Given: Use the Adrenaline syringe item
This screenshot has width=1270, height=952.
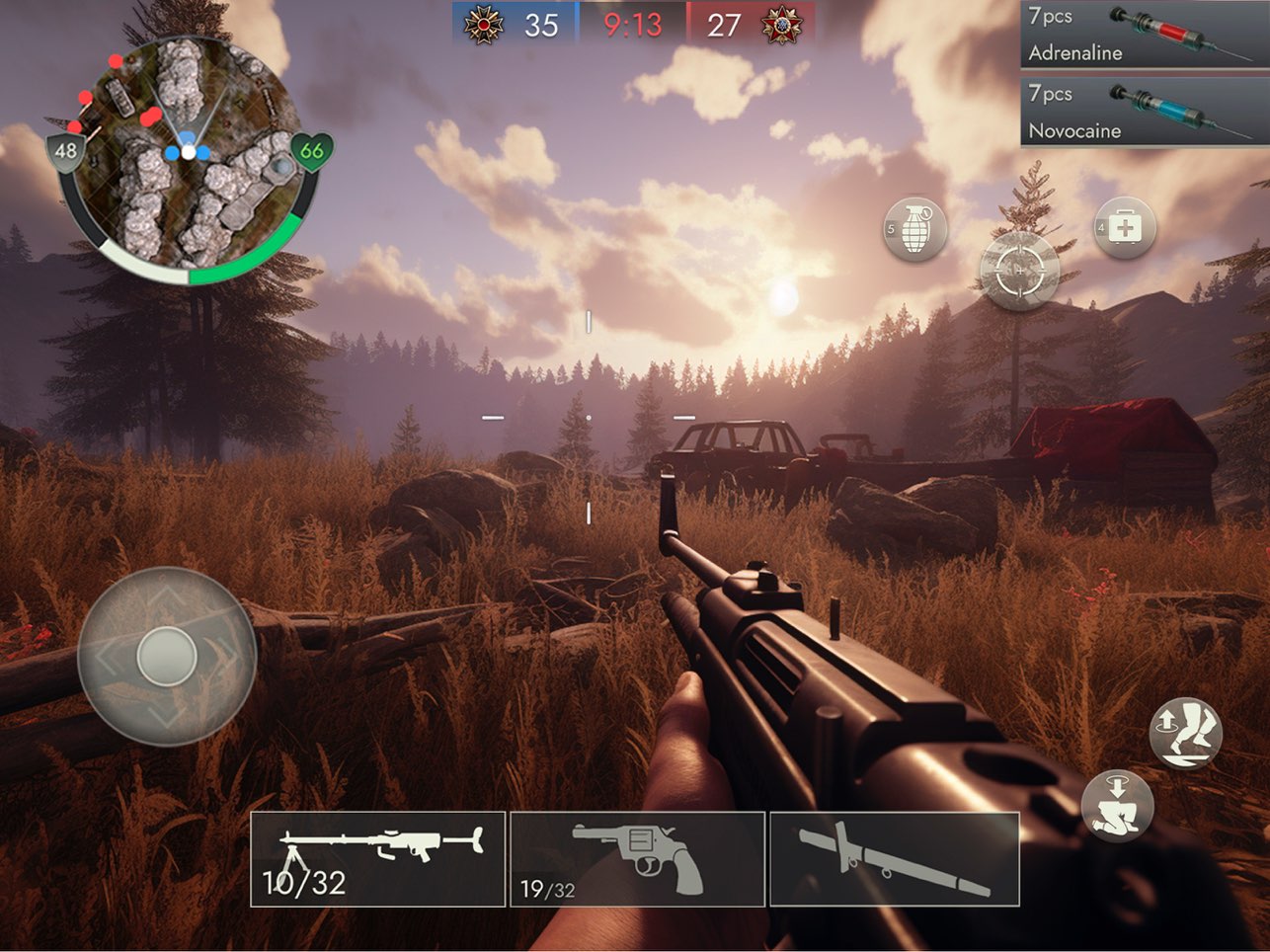Looking at the screenshot, I should [1144, 35].
